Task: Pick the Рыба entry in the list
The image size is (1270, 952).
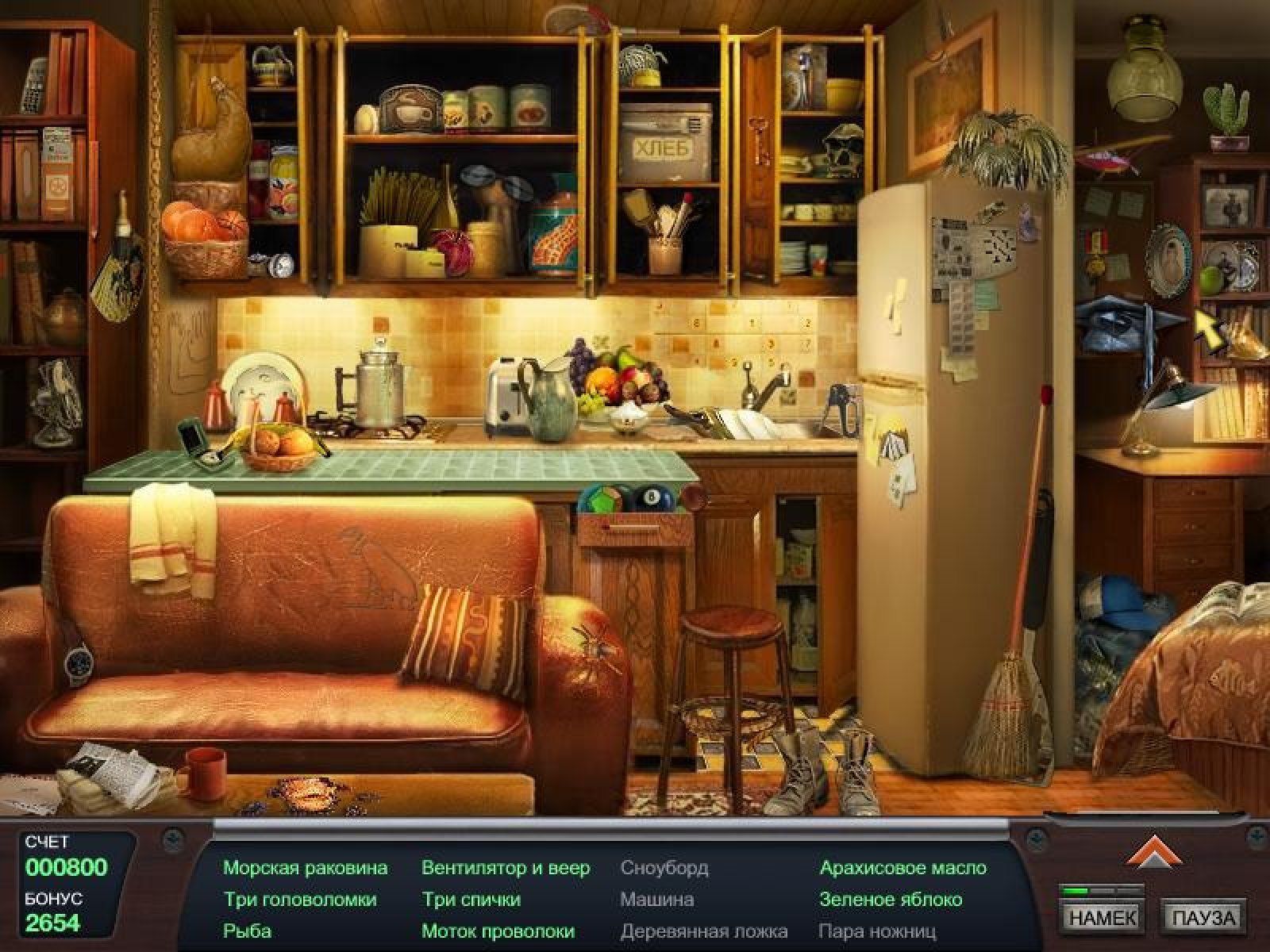Action: [247, 931]
